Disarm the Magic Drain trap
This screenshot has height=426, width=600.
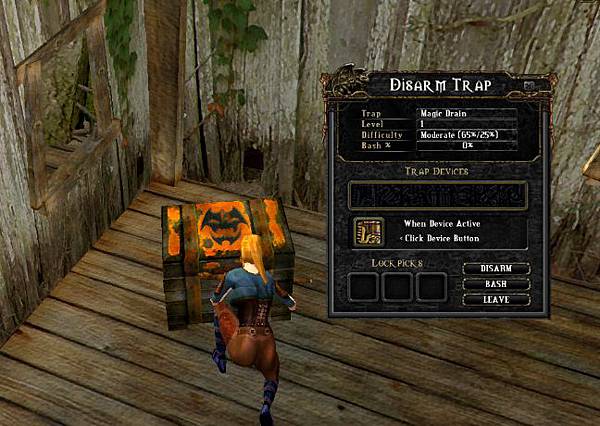click(x=496, y=269)
